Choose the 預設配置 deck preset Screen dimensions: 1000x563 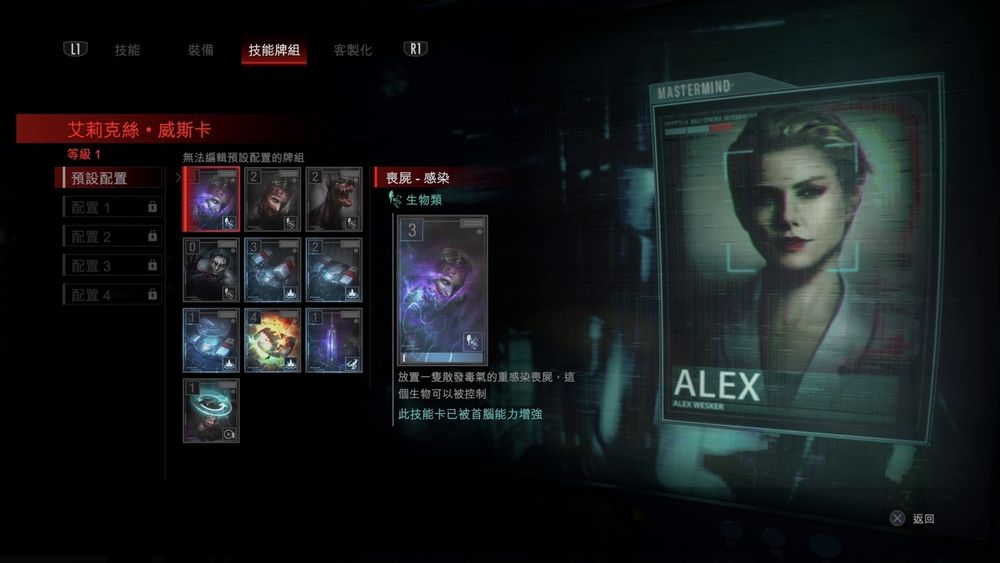pos(110,178)
